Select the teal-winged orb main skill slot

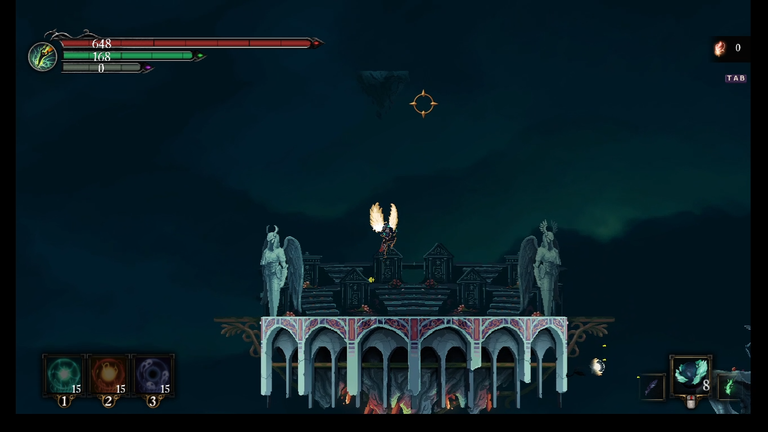tap(689, 374)
